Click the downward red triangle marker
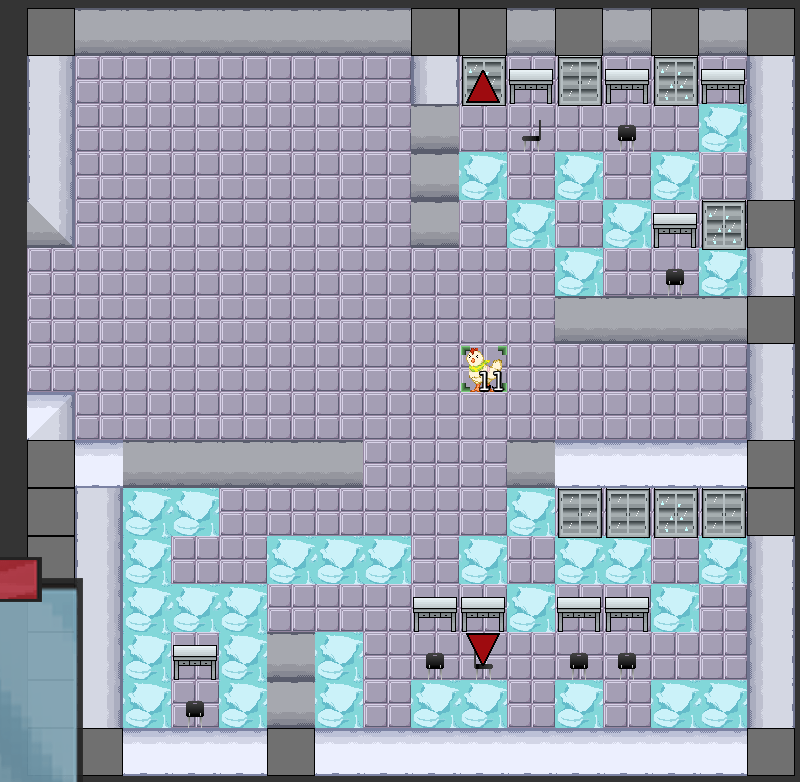This screenshot has height=782, width=800. pyautogui.click(x=483, y=646)
